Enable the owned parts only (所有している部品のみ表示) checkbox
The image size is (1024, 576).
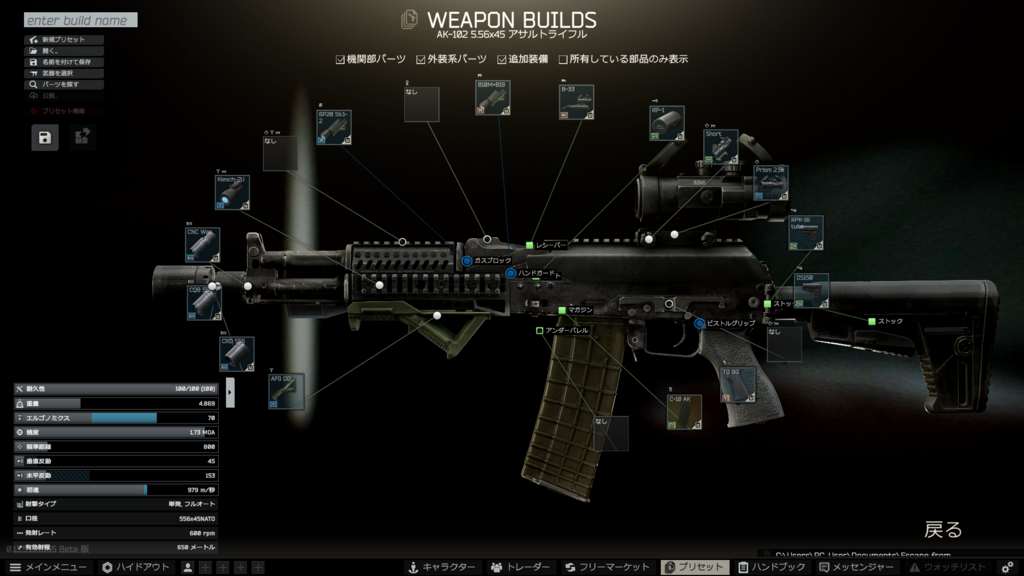point(564,60)
